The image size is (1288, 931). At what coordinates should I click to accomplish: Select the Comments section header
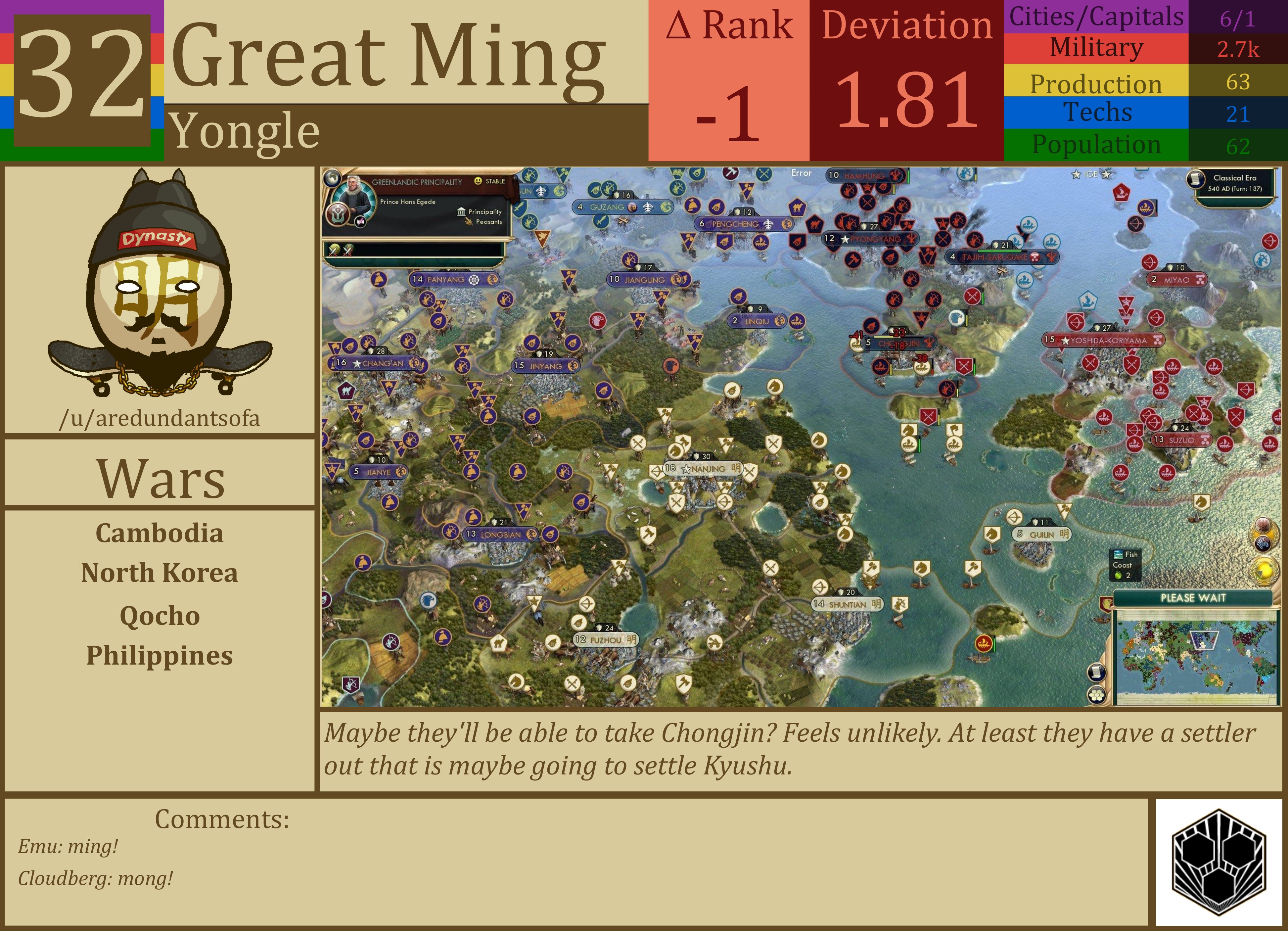(x=221, y=820)
